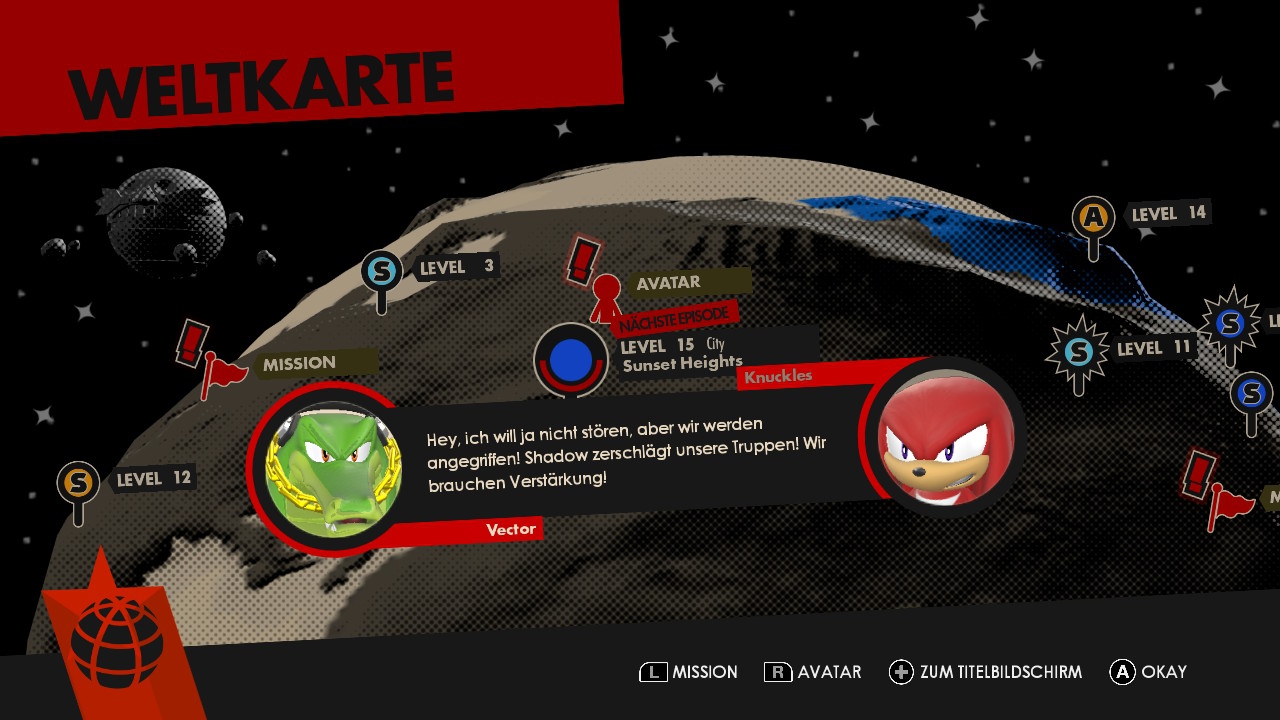Enter Level 15 Sunset Heights stage
Viewport: 1280px width, 720px height.
tap(570, 358)
